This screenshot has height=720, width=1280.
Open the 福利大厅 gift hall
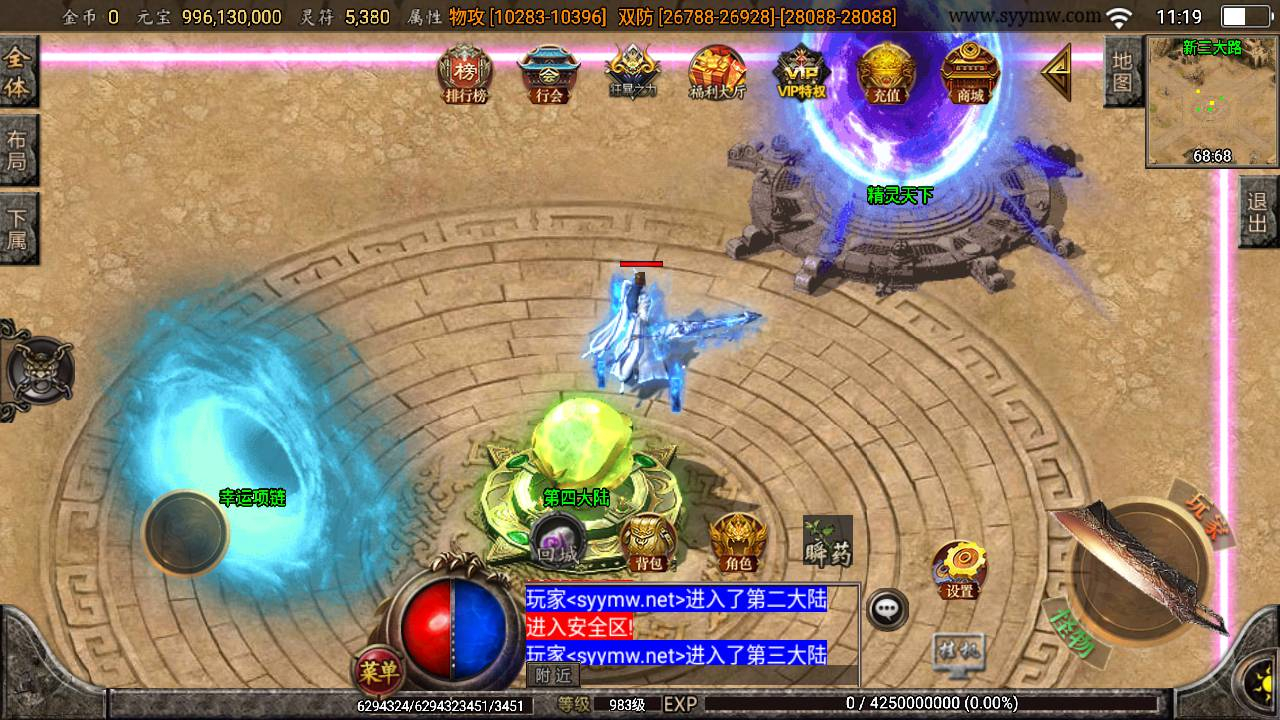(717, 74)
